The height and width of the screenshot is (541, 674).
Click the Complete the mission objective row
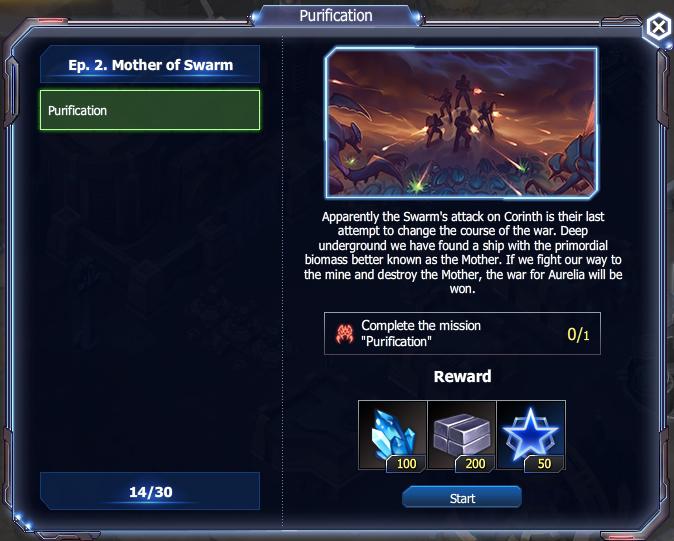pos(461,333)
